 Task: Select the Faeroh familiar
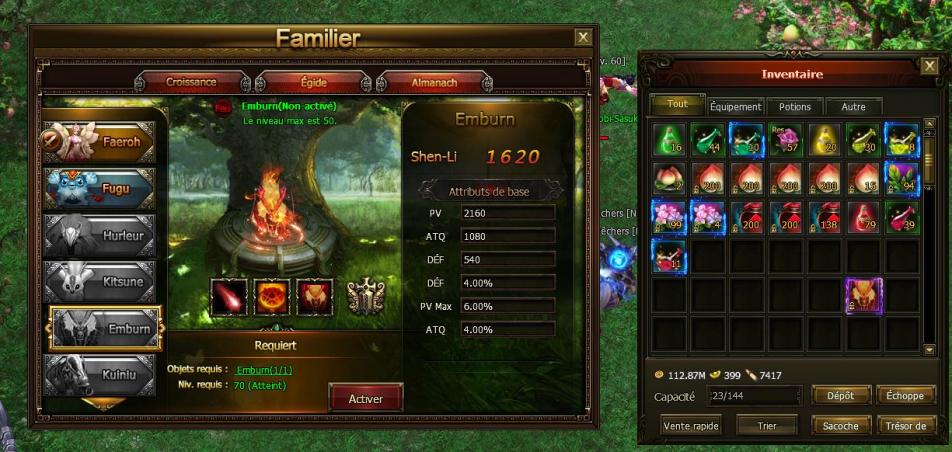pyautogui.click(x=99, y=142)
